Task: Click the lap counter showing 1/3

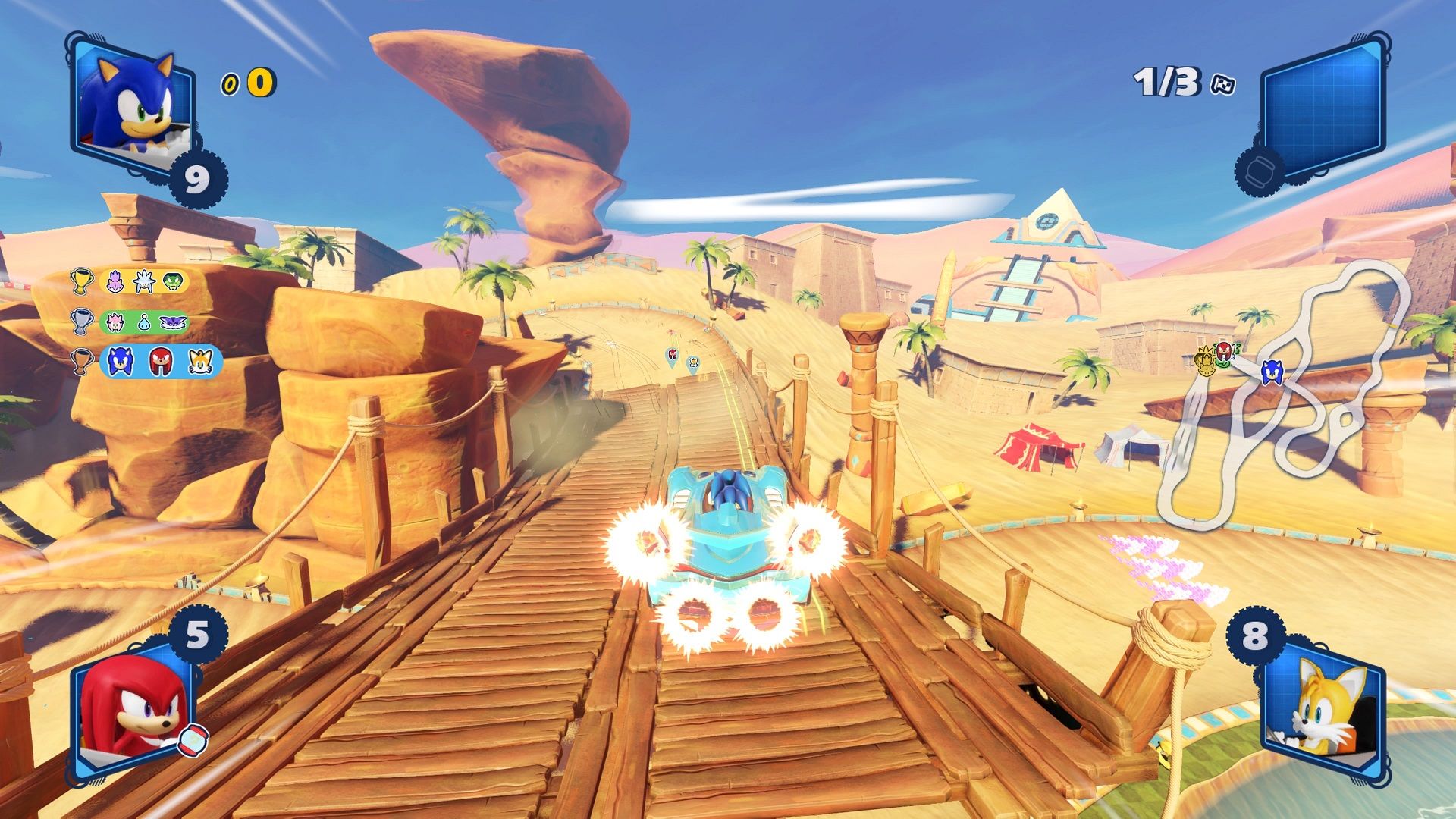Action: [x=1166, y=80]
